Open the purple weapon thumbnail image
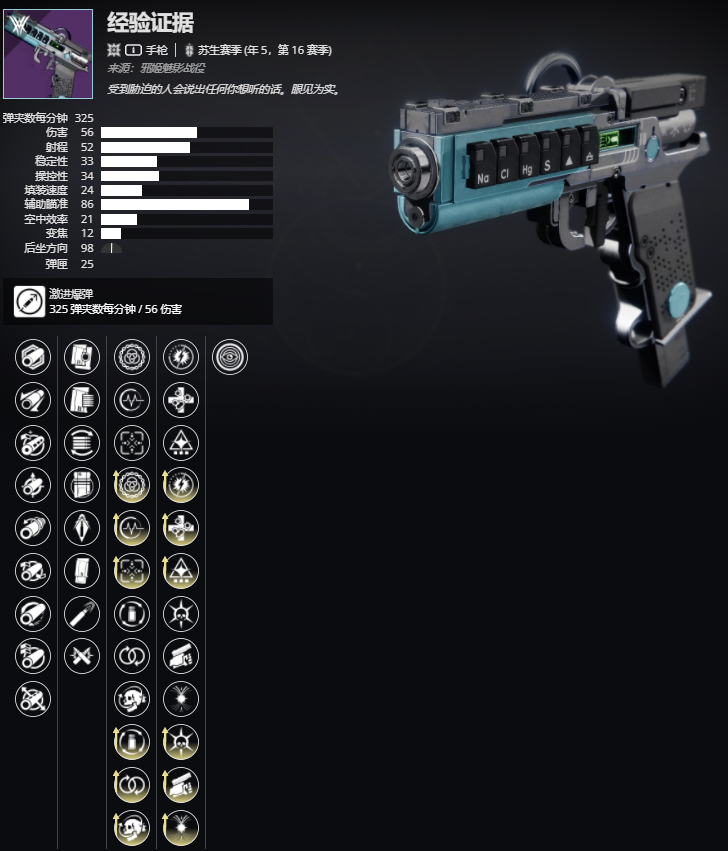The width and height of the screenshot is (728, 851). tap(48, 54)
